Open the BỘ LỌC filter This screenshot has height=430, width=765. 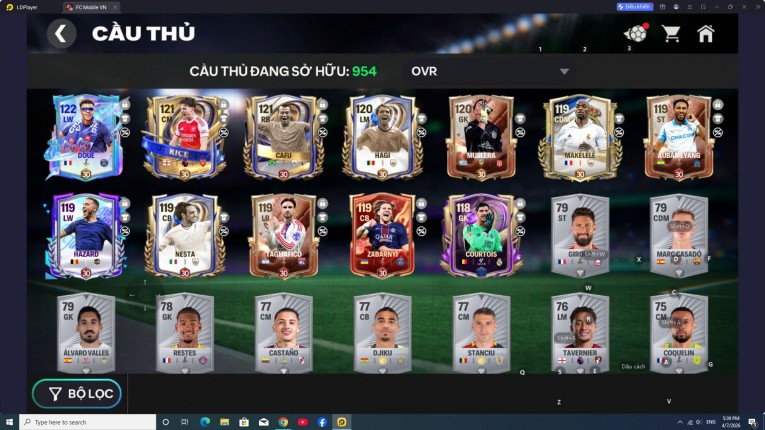coord(77,394)
